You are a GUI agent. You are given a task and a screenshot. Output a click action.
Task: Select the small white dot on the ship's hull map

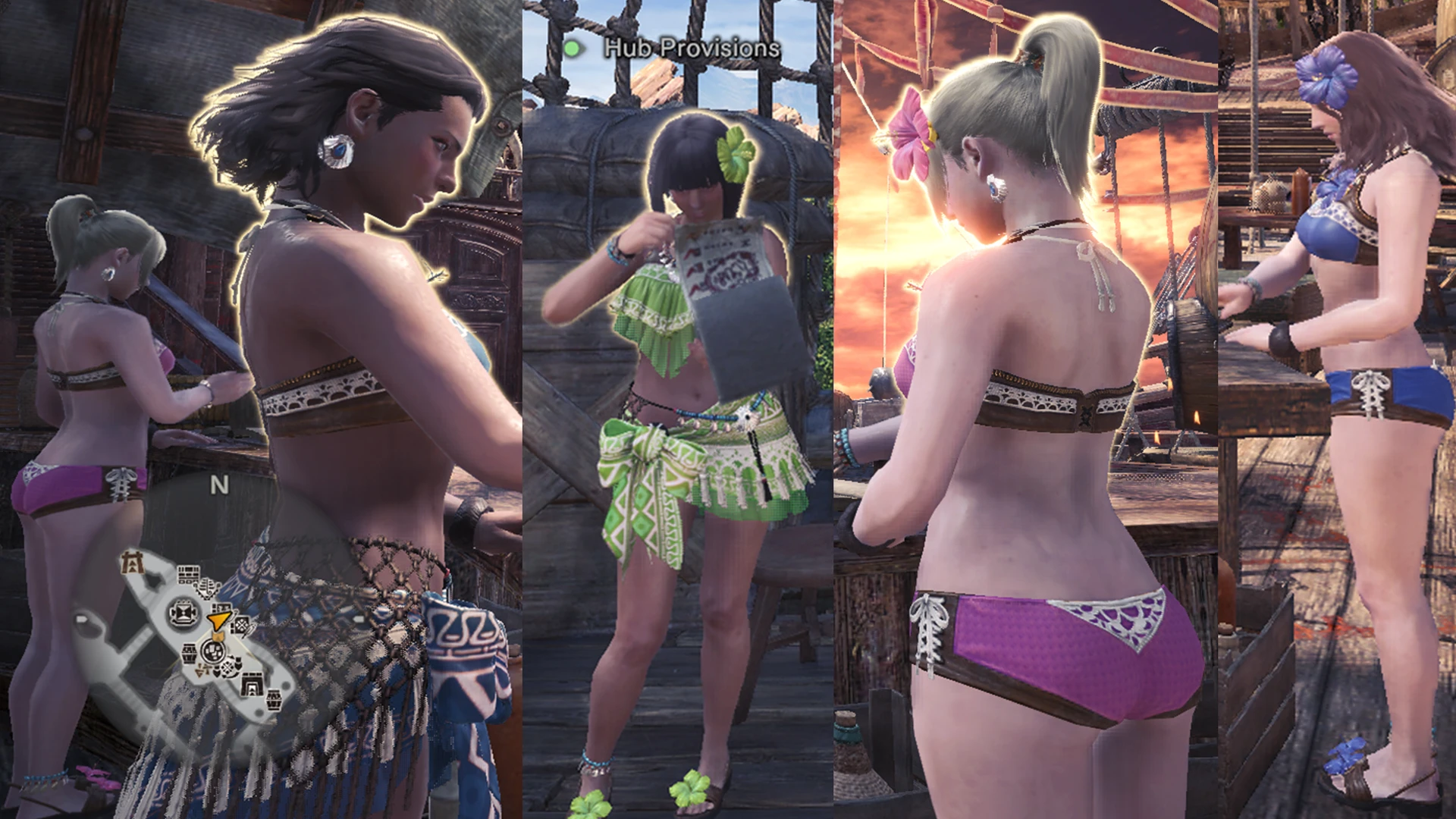(81, 619)
